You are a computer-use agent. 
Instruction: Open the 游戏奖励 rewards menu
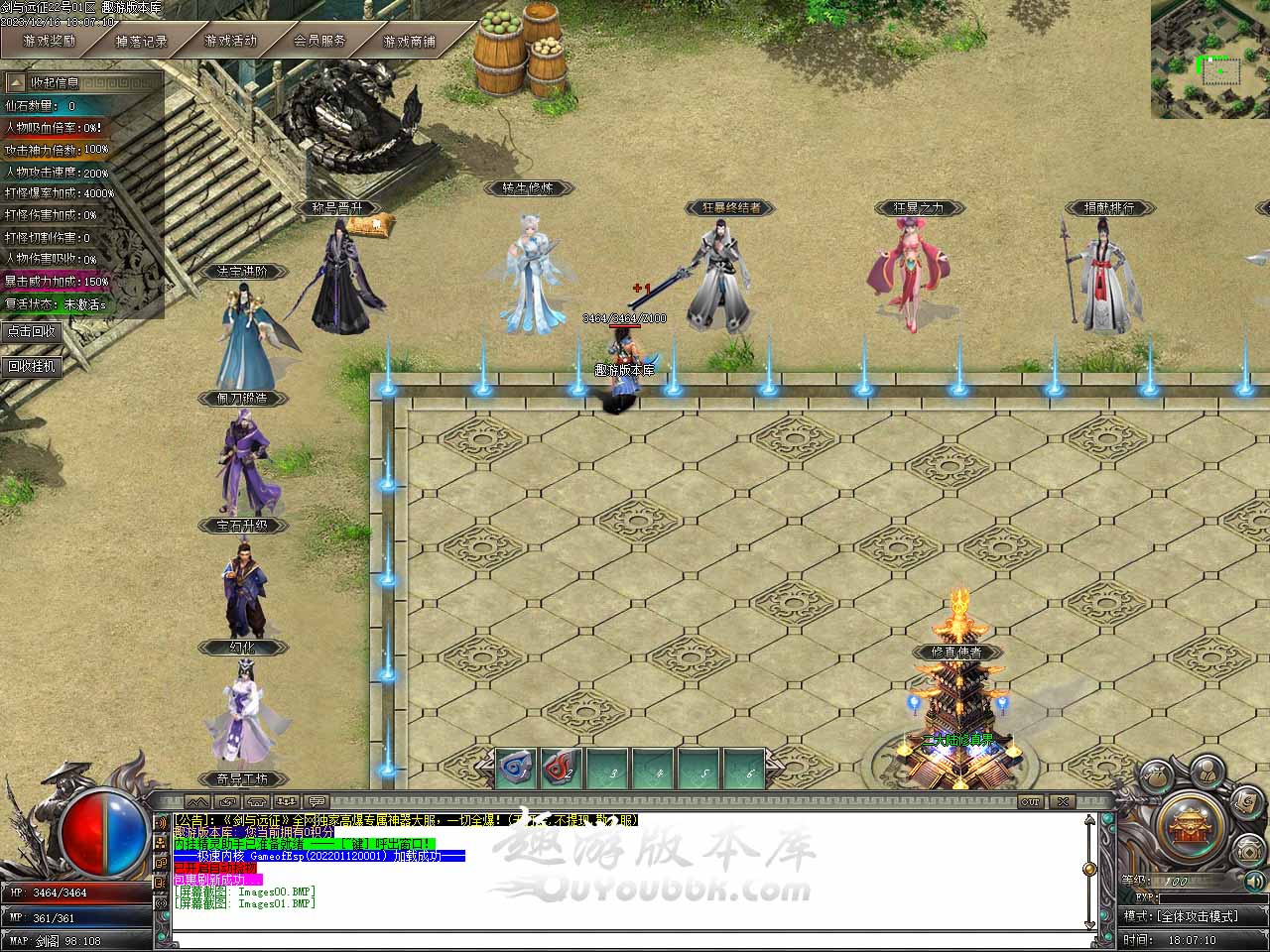(50, 42)
